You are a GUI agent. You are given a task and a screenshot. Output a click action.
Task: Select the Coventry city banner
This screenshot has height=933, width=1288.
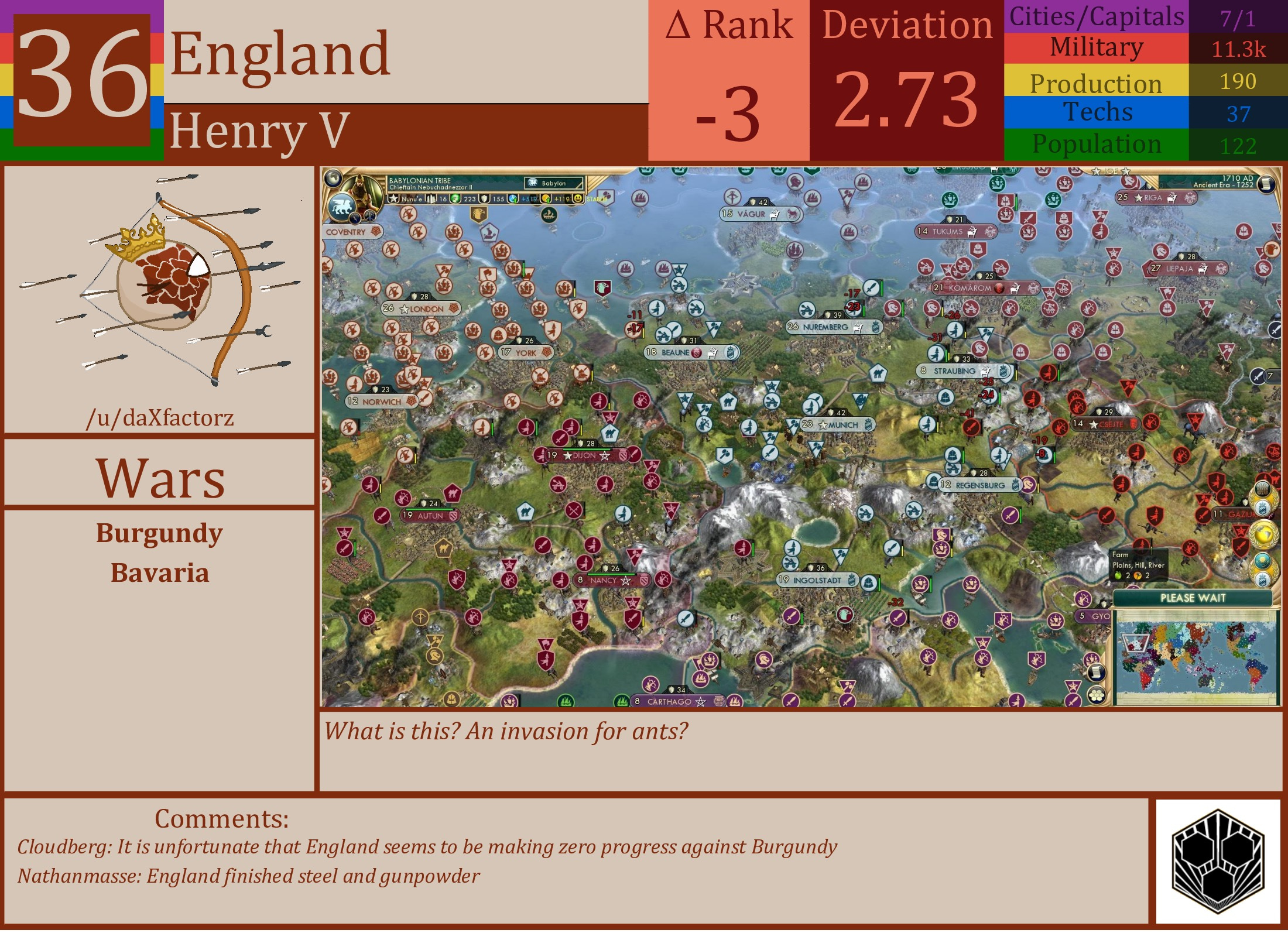point(349,232)
